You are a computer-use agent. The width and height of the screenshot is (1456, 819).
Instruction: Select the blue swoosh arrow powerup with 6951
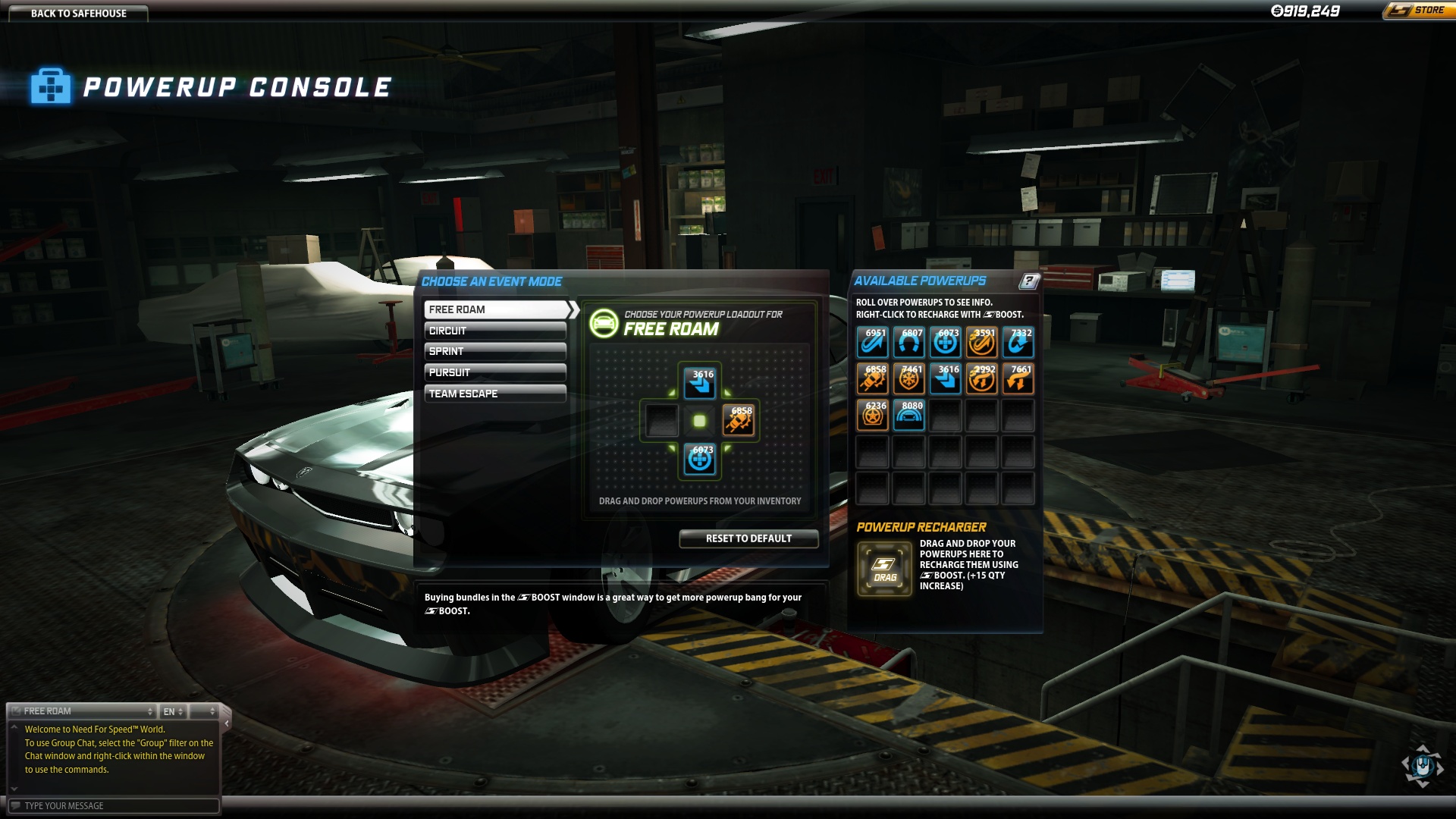(872, 343)
